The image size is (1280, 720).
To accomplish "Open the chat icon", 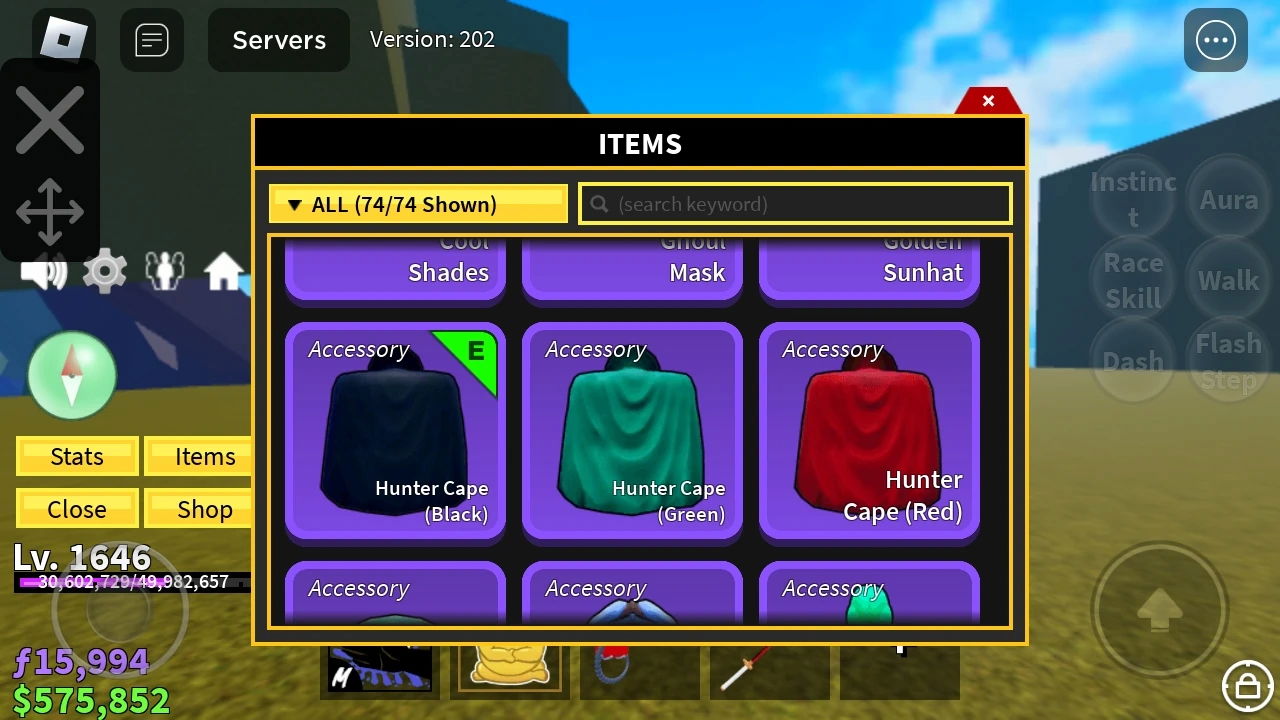I will tap(152, 40).
